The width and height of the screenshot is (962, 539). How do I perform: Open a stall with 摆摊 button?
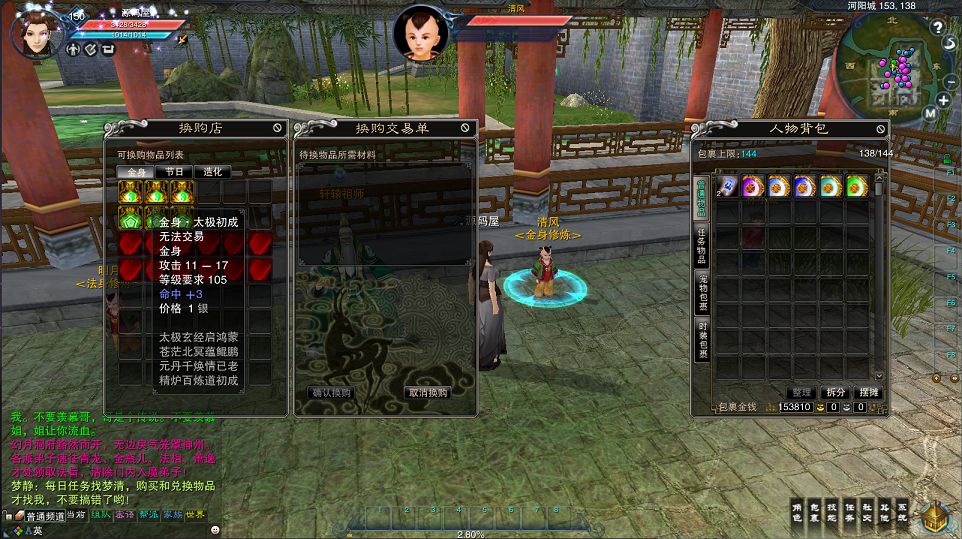(x=869, y=393)
